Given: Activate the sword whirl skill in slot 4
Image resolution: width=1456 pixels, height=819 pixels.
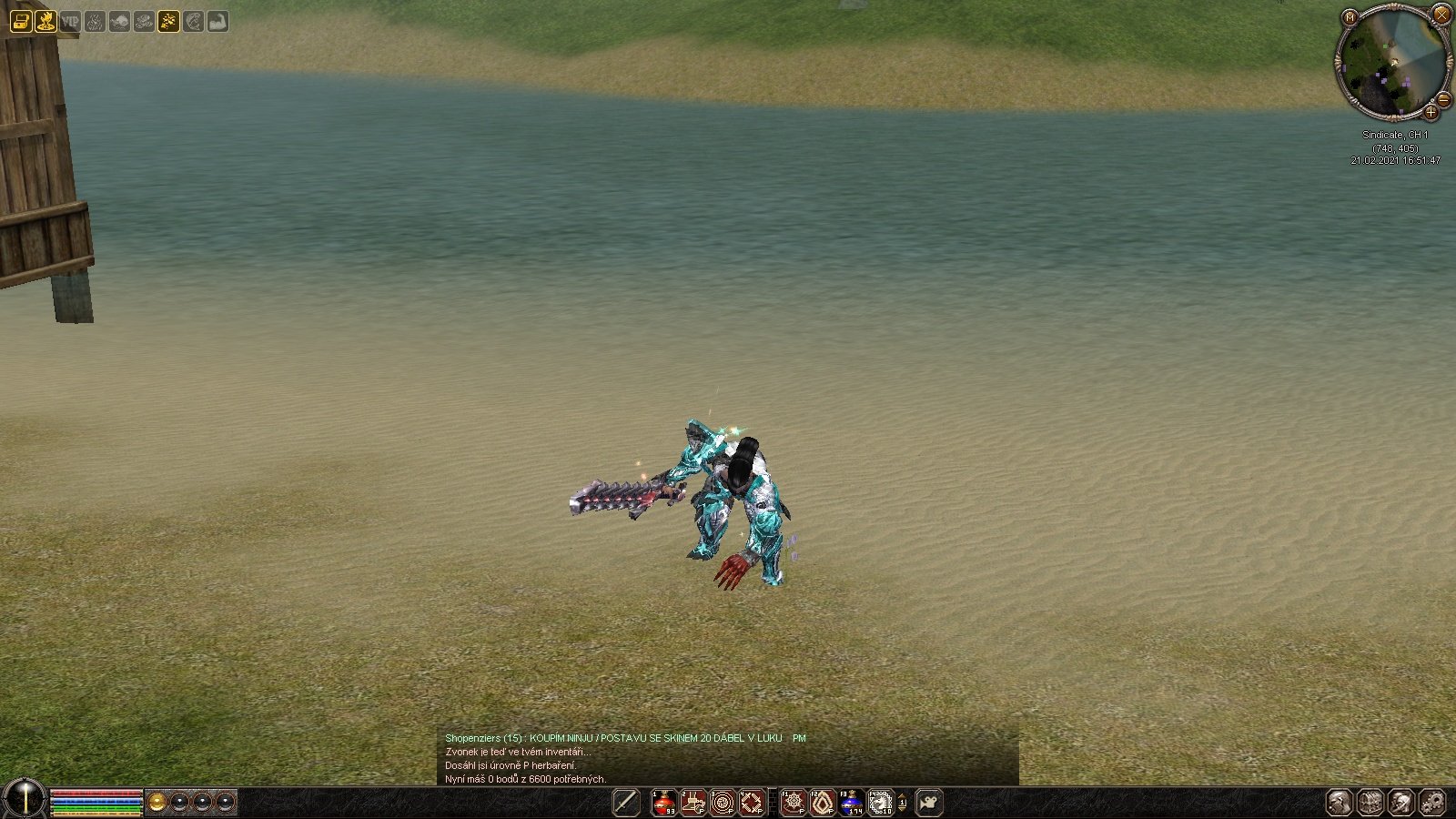Looking at the screenshot, I should (x=752, y=803).
